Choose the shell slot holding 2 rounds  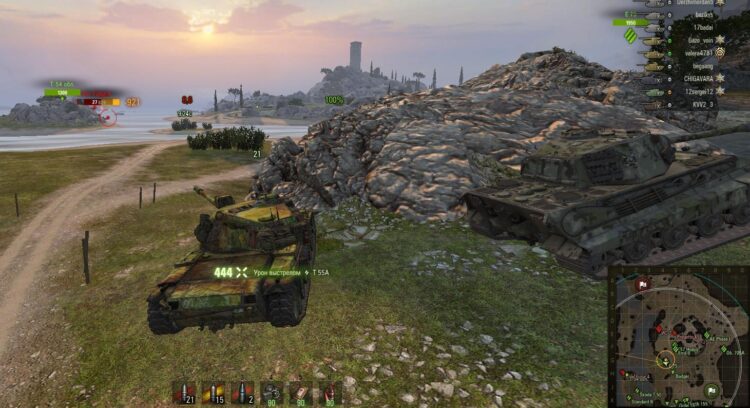click(241, 393)
